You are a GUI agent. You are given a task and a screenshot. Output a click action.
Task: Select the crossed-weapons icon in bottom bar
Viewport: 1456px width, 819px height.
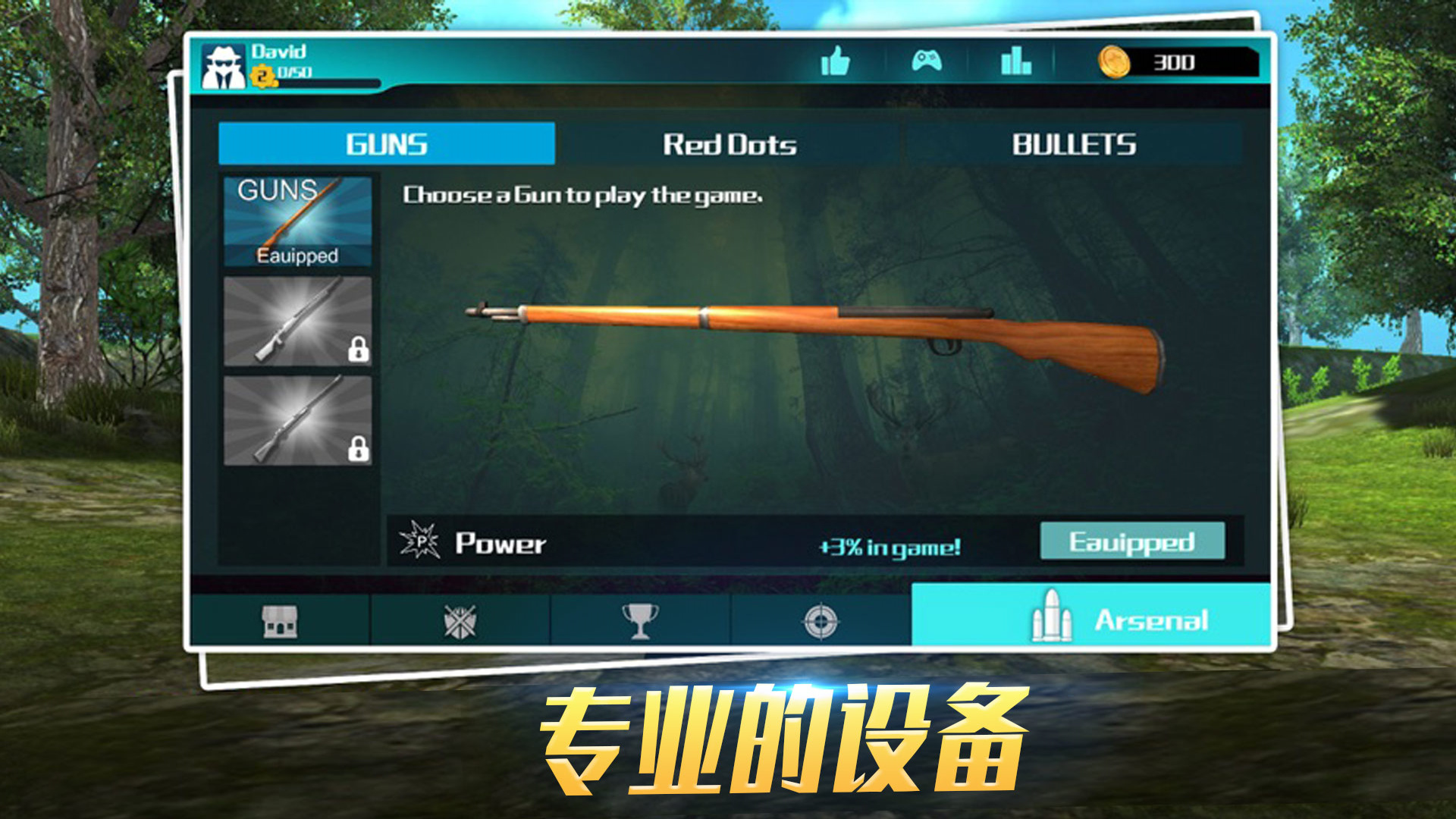coord(458,620)
